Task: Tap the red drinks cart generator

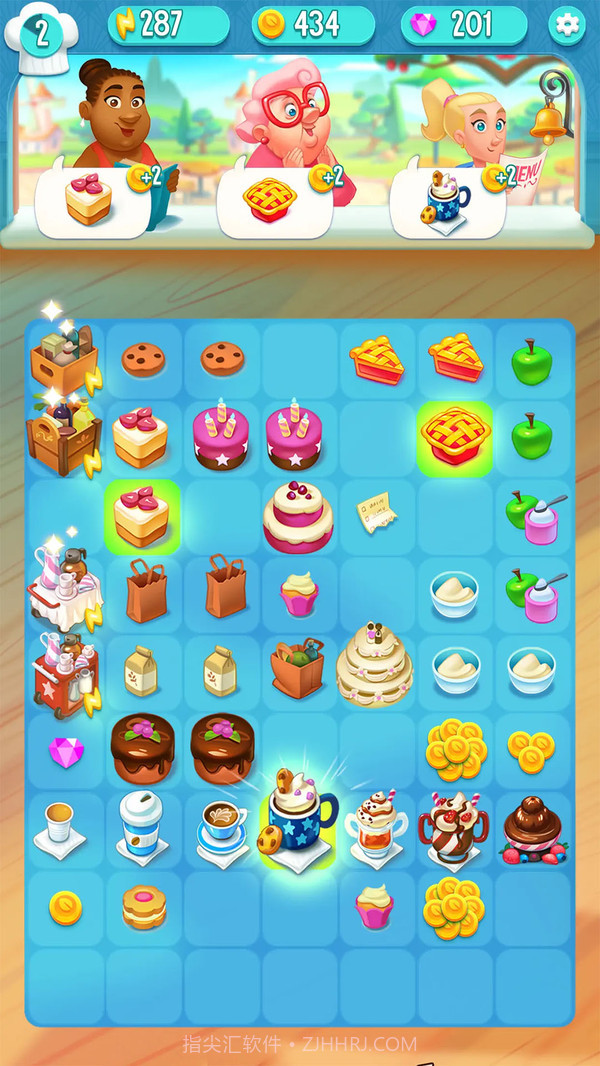Action: click(x=64, y=672)
